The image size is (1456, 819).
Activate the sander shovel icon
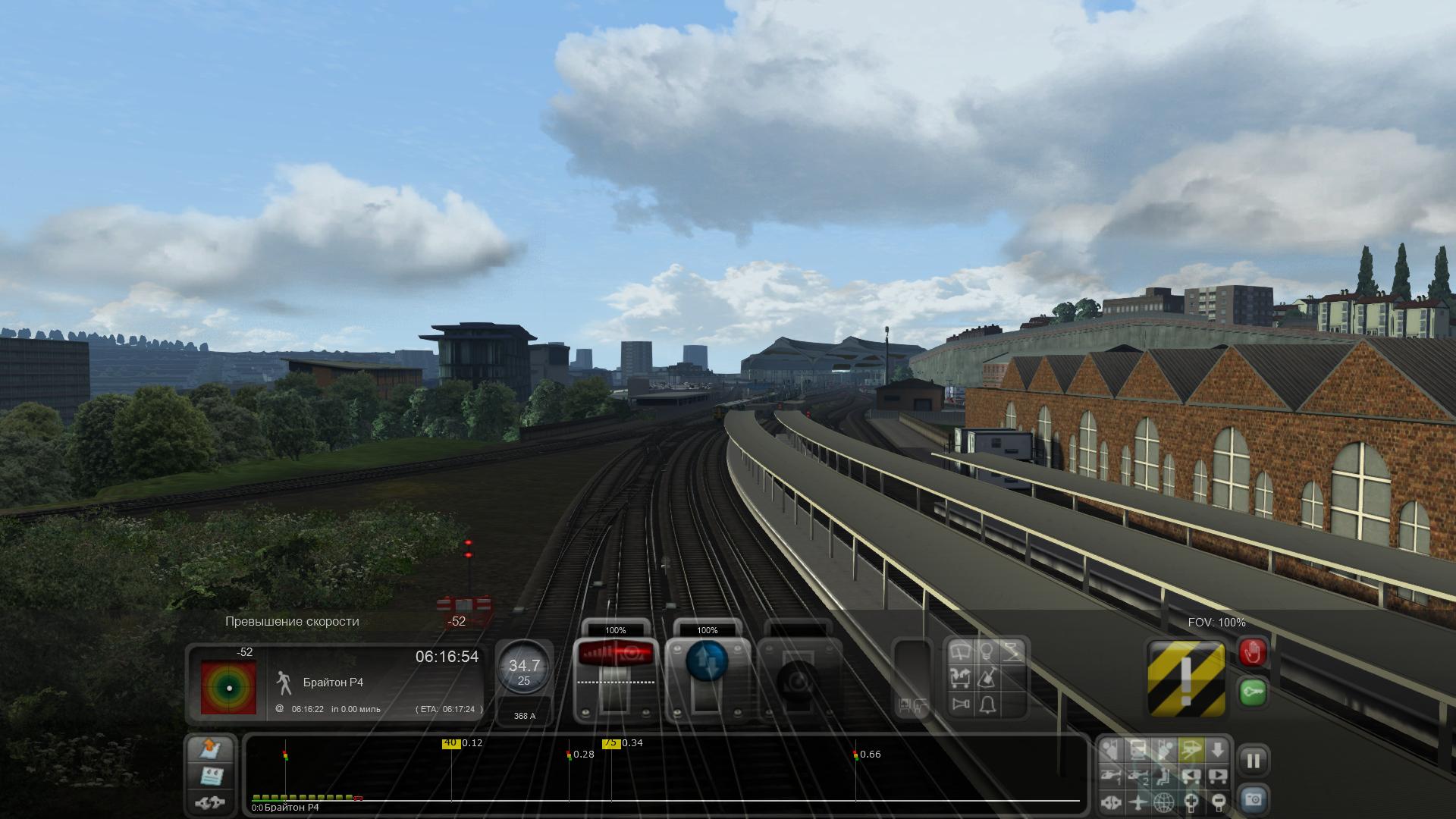tap(987, 677)
